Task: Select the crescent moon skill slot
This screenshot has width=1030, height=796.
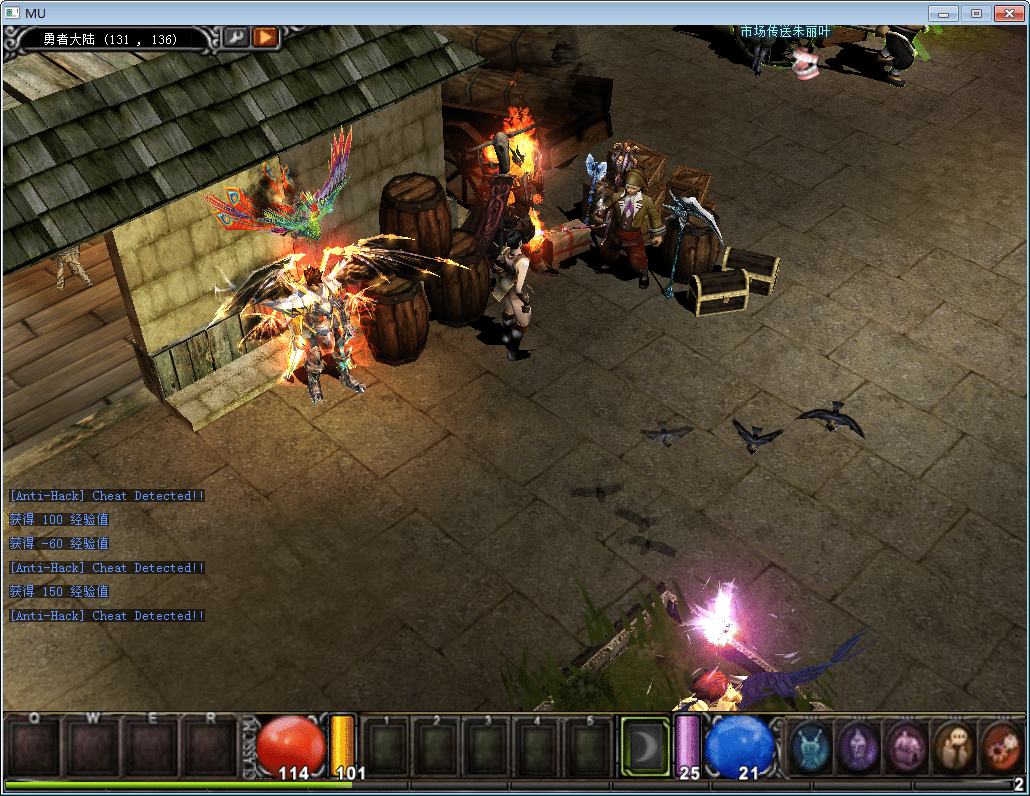Action: [x=644, y=745]
